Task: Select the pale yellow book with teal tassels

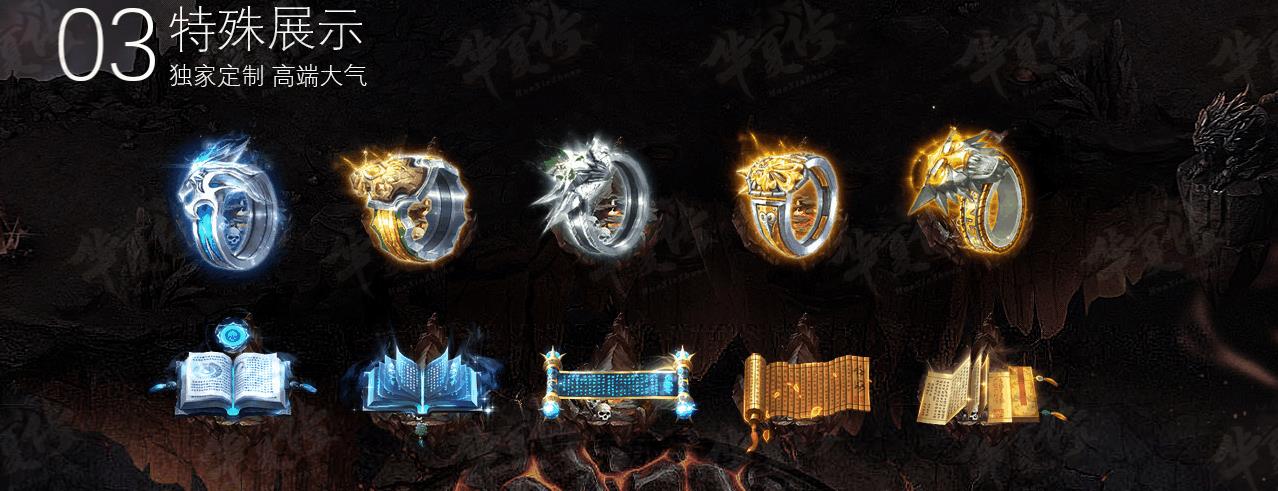Action: coord(978,387)
